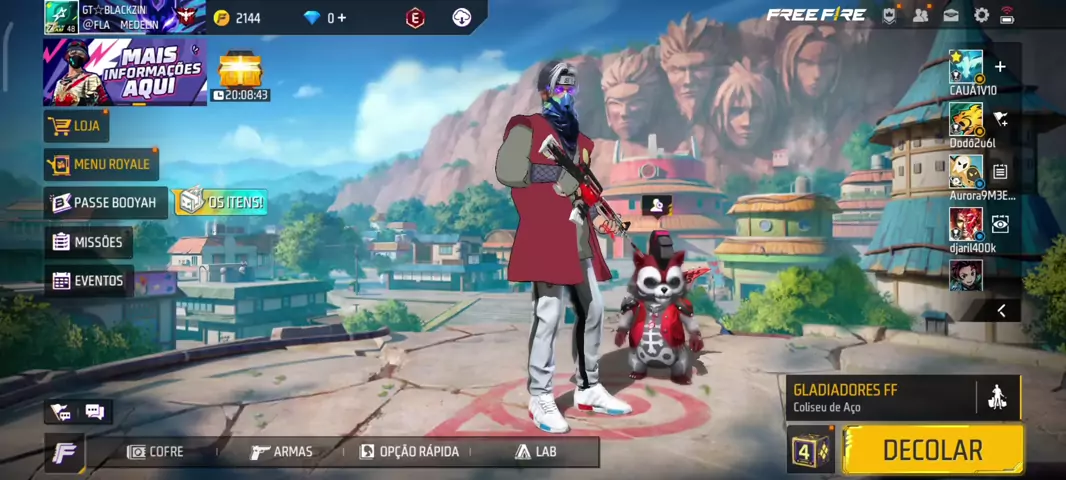Image resolution: width=1066 pixels, height=480 pixels.
Task: Open the Mais Informações Aqui banner
Action: 124,72
